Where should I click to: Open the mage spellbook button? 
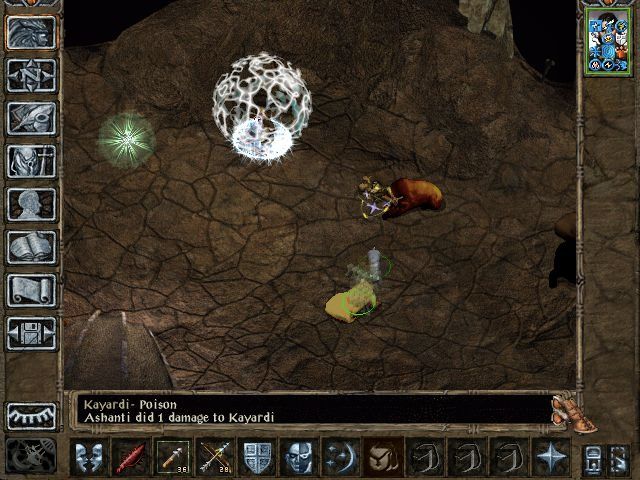32,247
